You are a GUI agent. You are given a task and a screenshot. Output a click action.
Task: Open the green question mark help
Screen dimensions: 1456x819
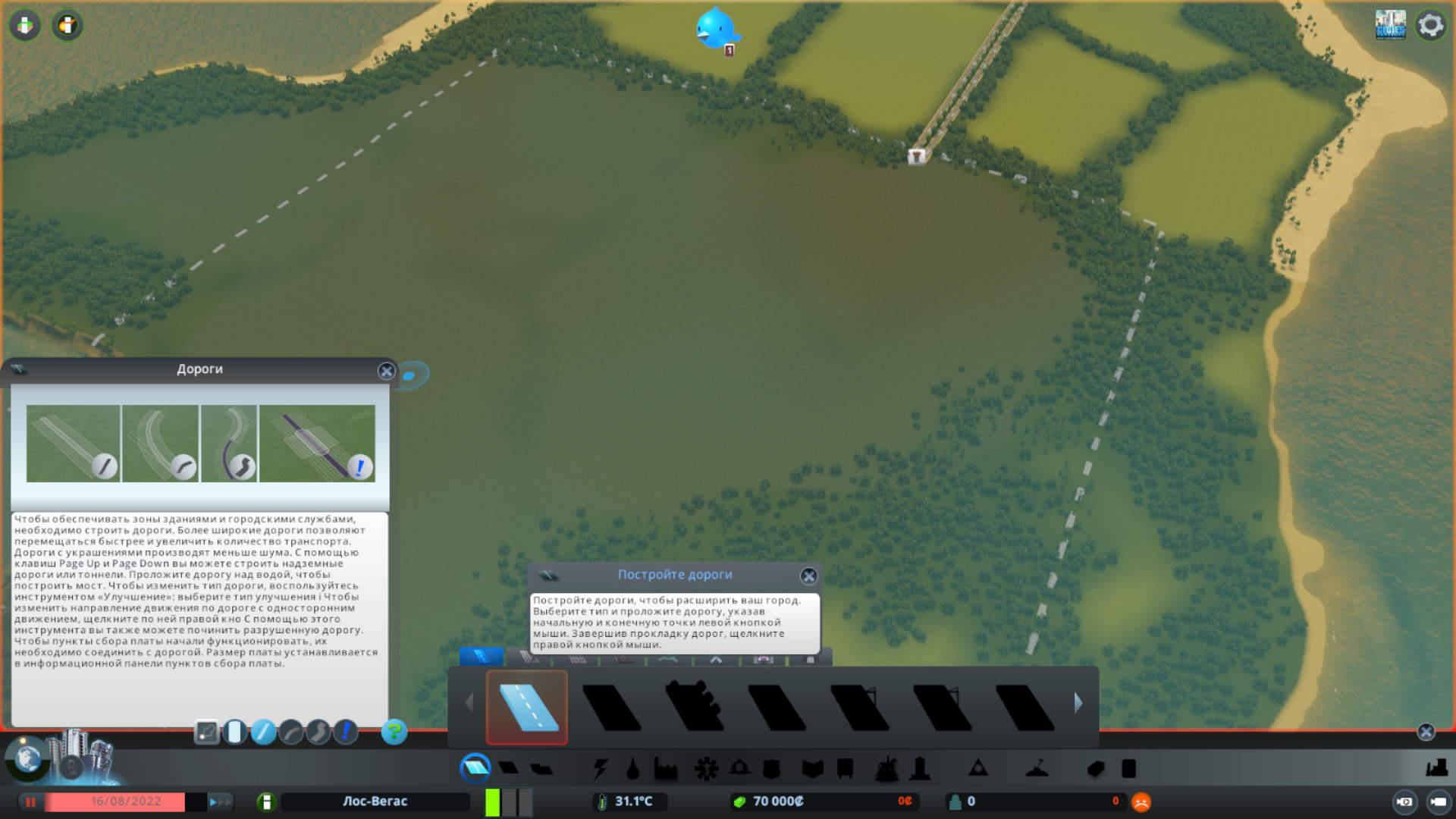394,732
